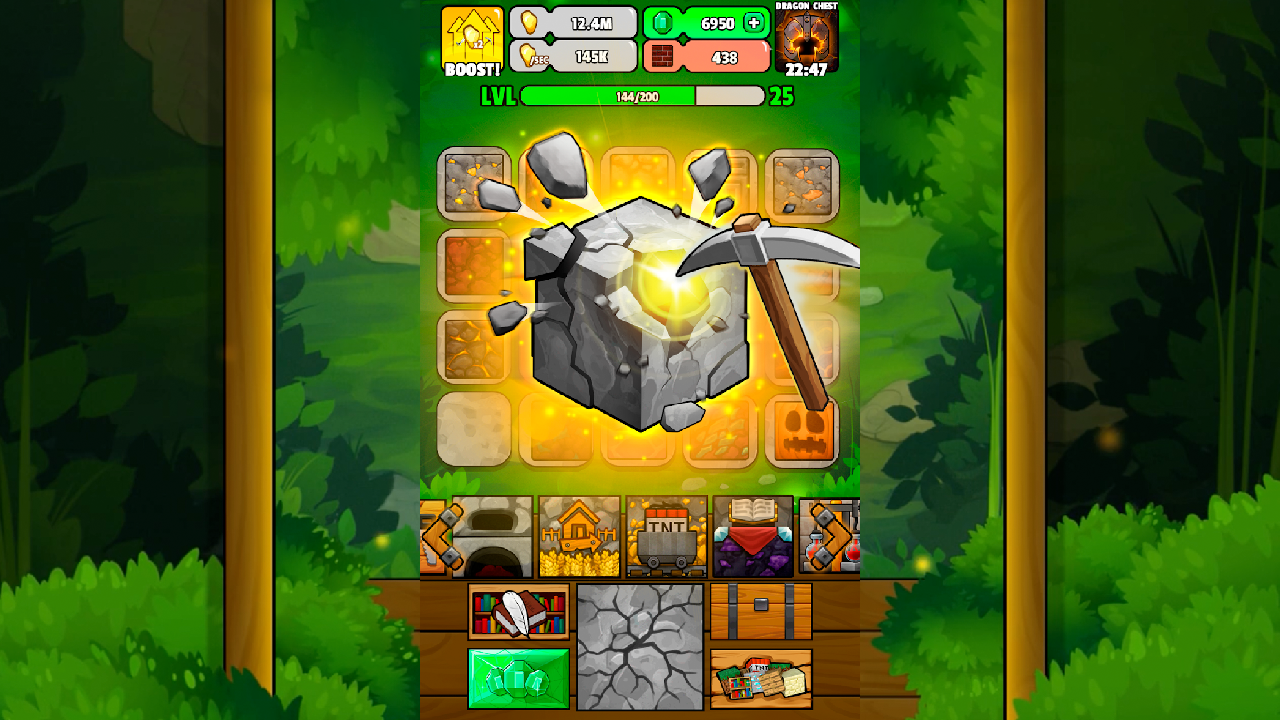
Task: Select the pumpkin block in the grid
Action: tap(801, 428)
